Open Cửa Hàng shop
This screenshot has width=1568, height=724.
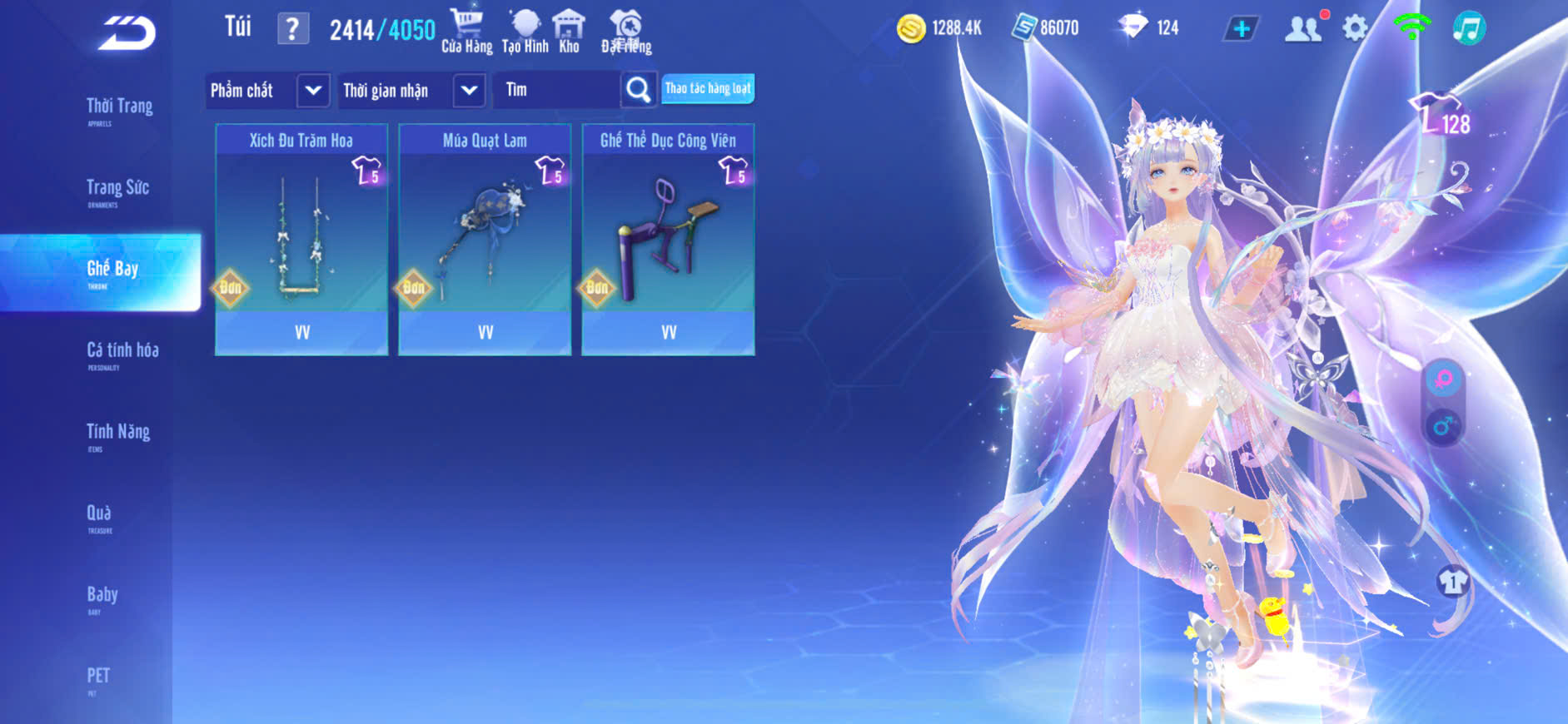pos(466,32)
